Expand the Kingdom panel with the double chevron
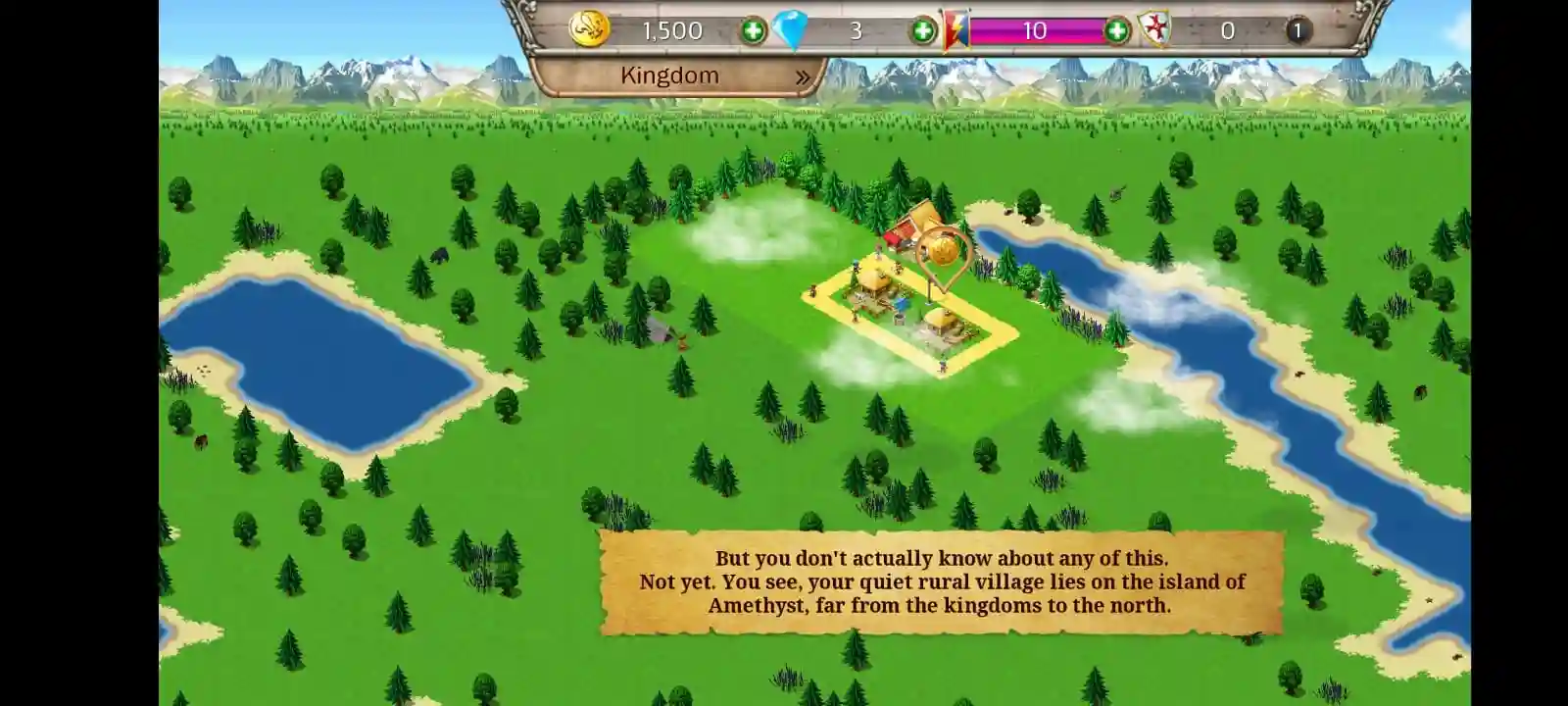The width and height of the screenshot is (1568, 706). tap(804, 75)
